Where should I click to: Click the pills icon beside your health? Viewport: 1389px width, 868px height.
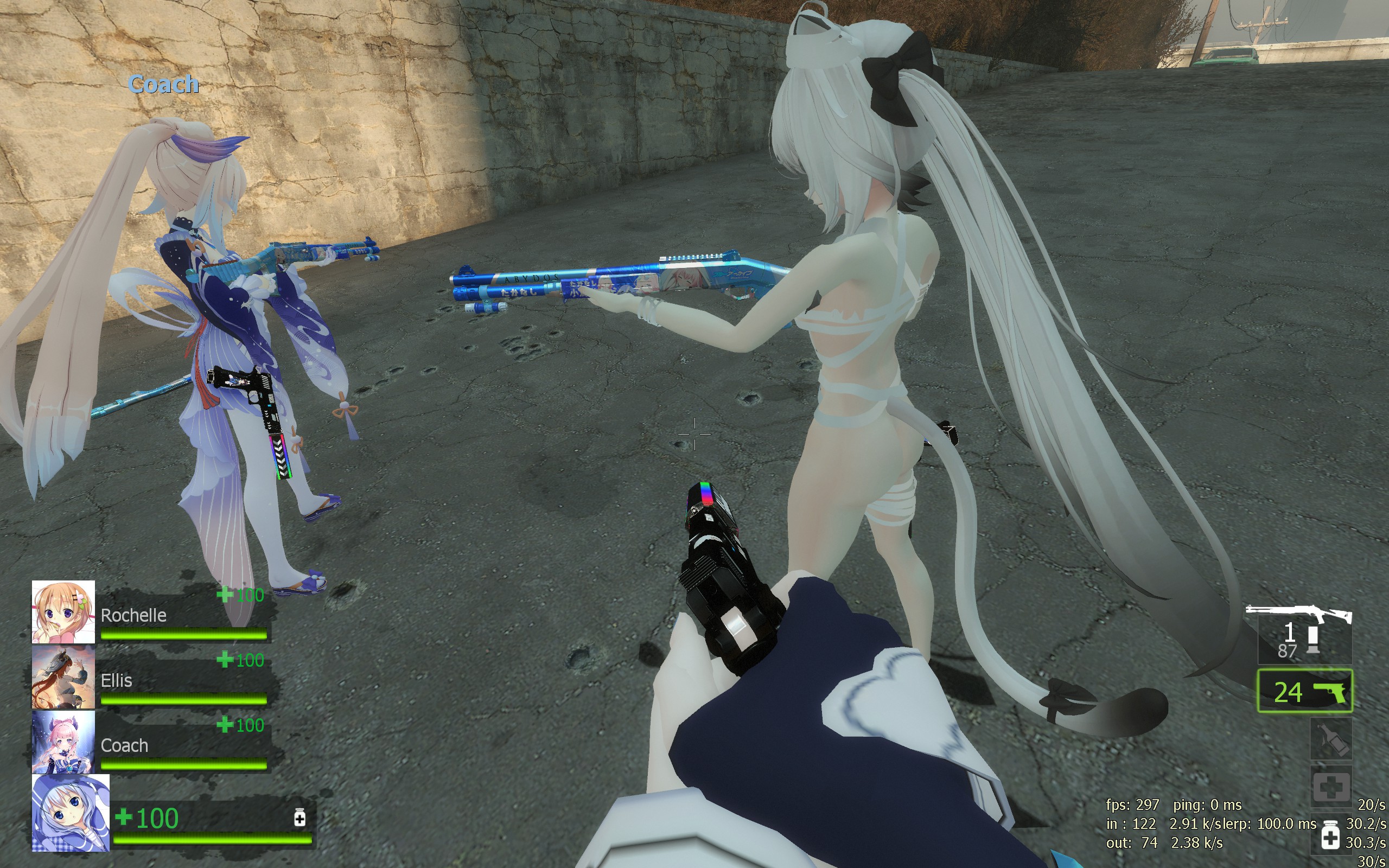[x=300, y=818]
